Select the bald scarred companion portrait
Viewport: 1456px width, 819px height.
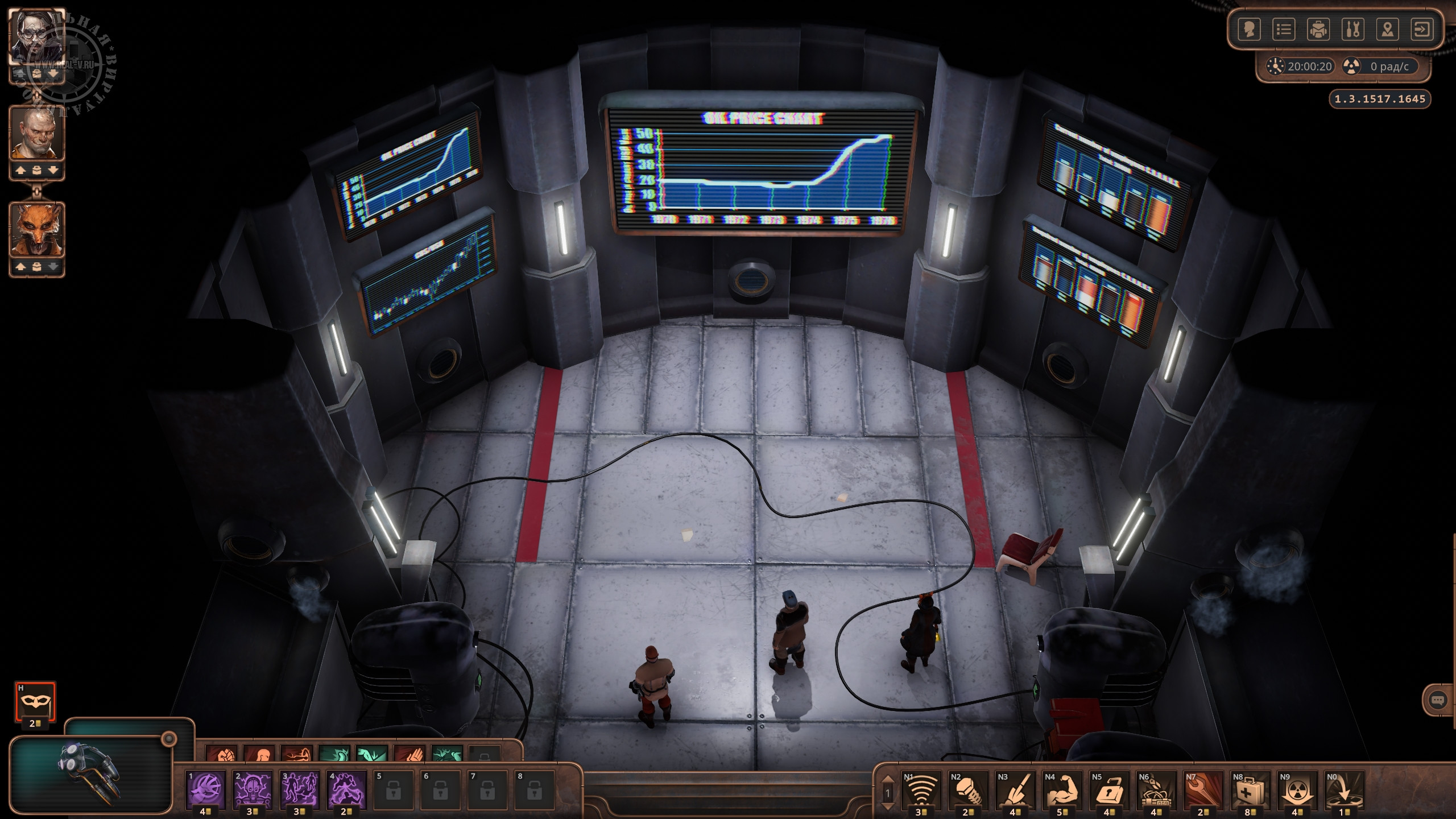pos(37,134)
